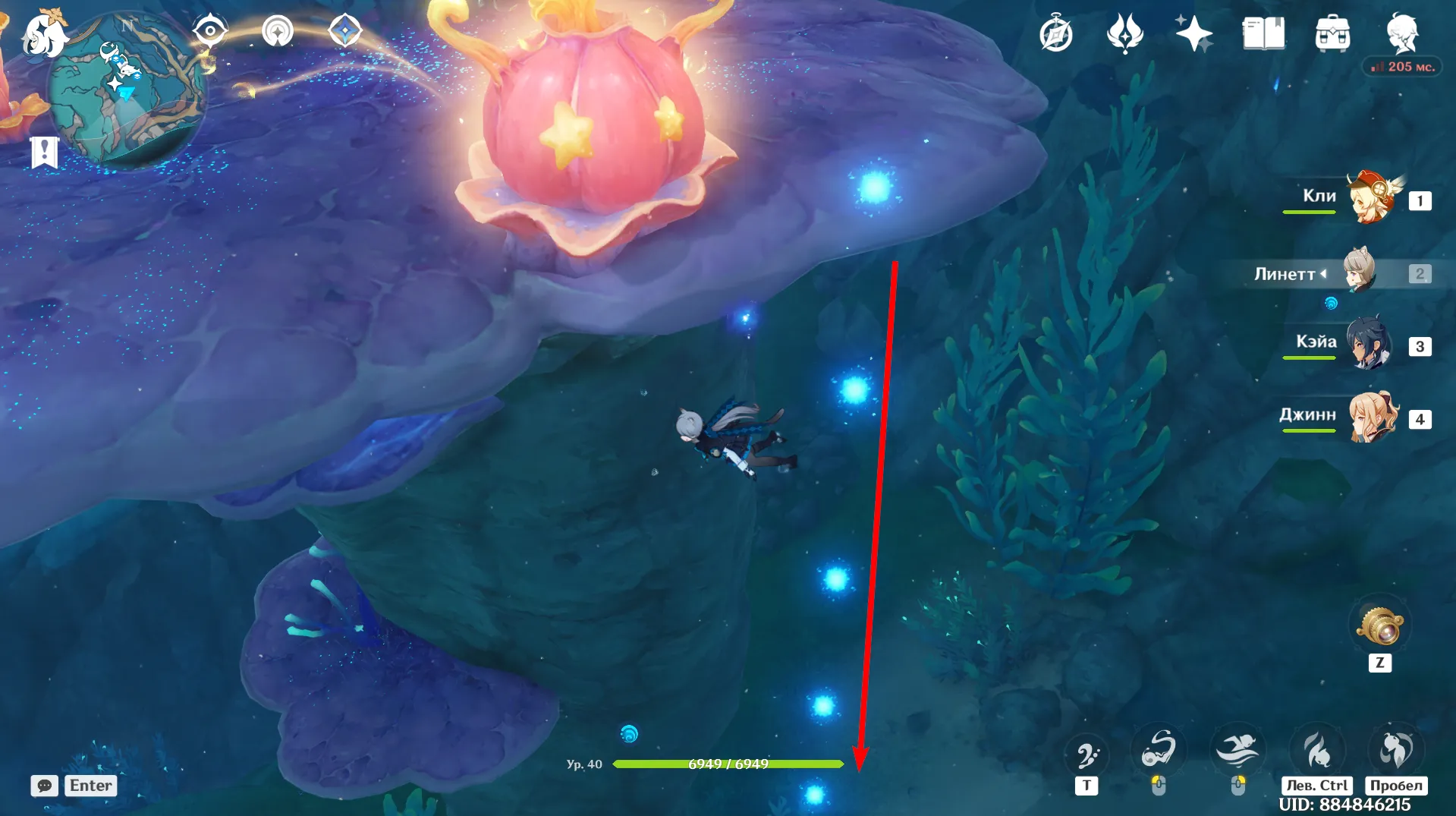Screen dimensions: 1456x816
Task: Open the quest log exclamation bookmark
Action: 45,152
